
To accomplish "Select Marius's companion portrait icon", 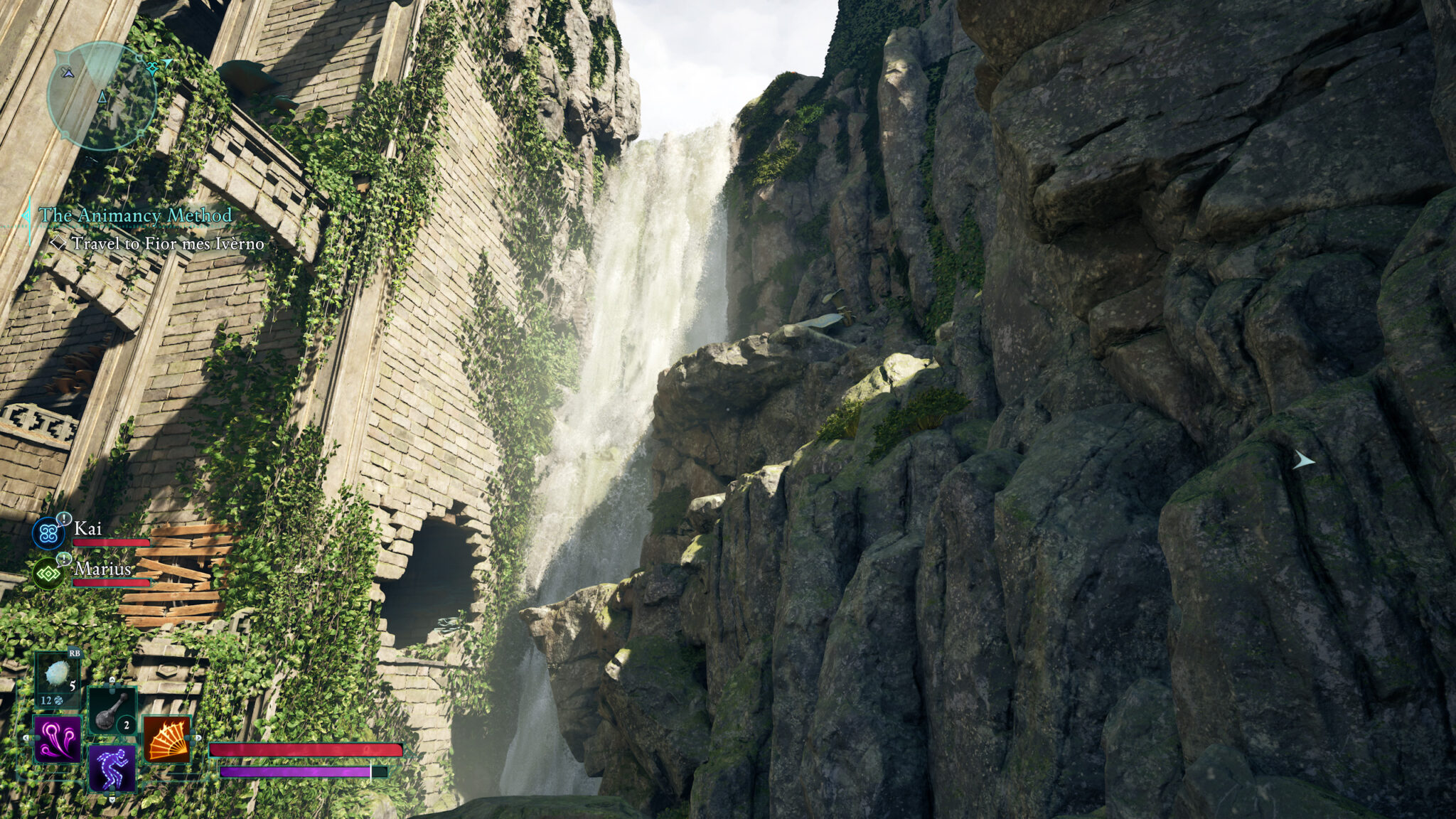I will click(49, 573).
